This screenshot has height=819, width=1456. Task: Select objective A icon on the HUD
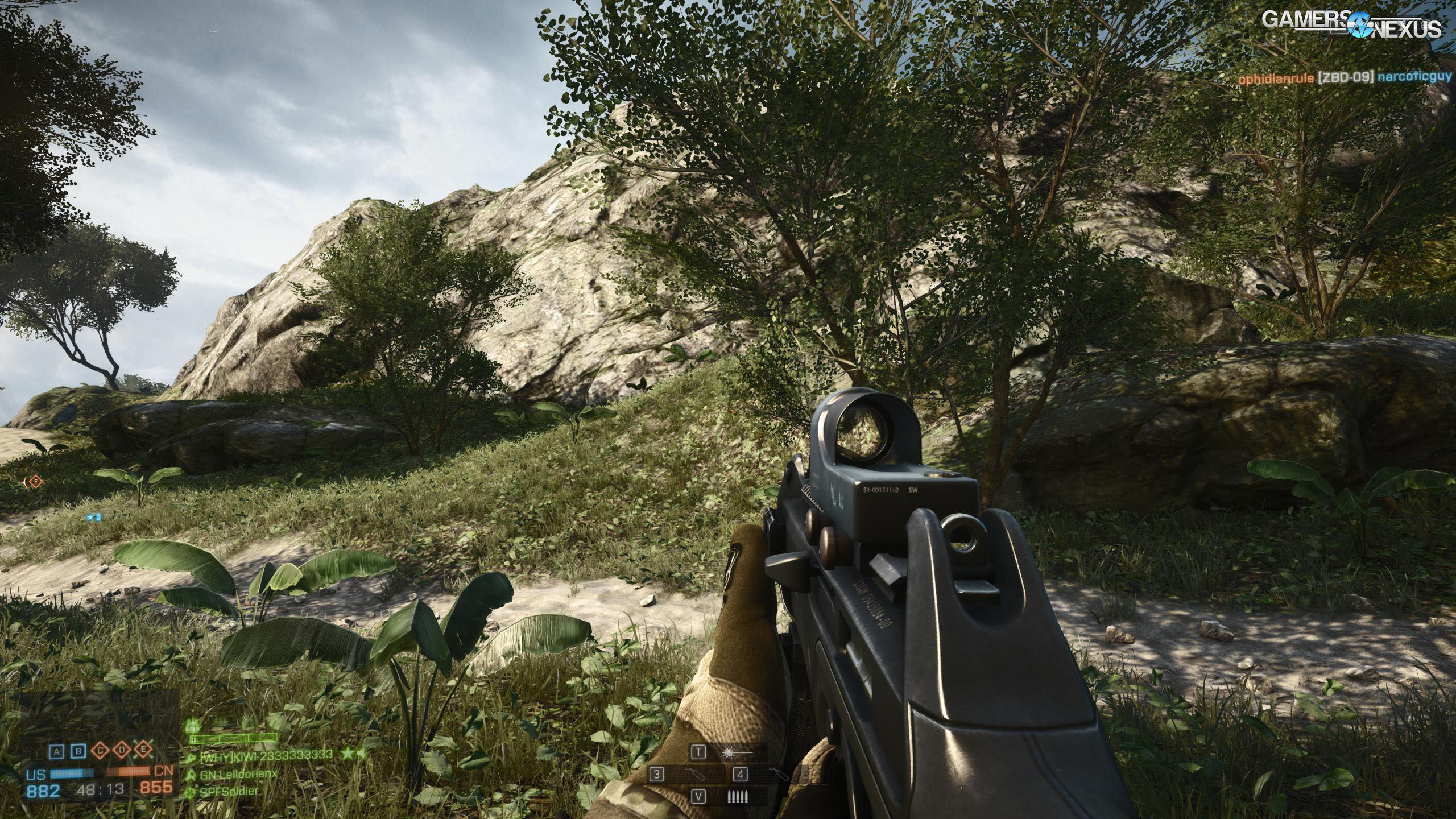point(56,751)
